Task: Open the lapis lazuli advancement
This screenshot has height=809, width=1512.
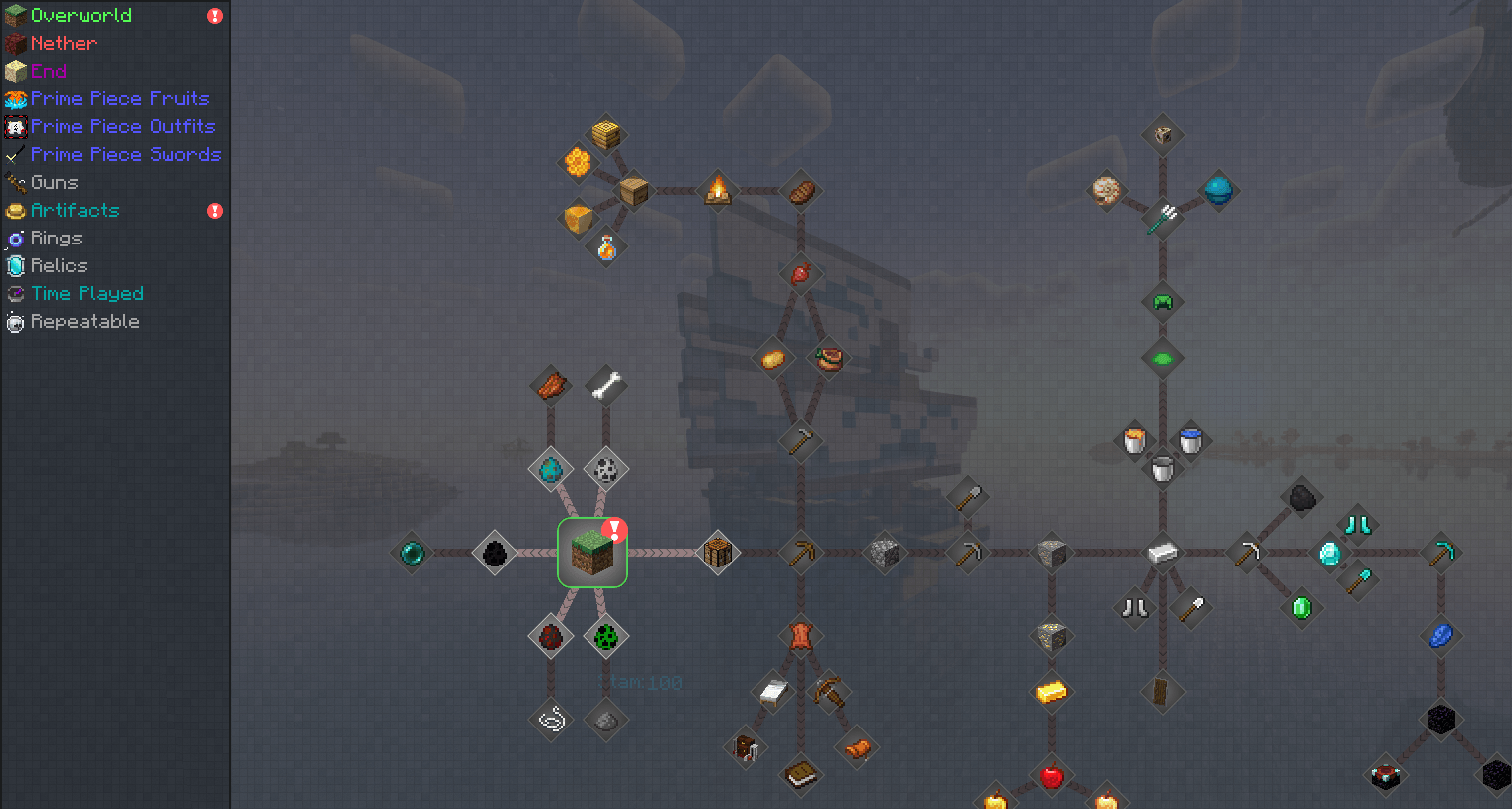Action: coord(1440,636)
